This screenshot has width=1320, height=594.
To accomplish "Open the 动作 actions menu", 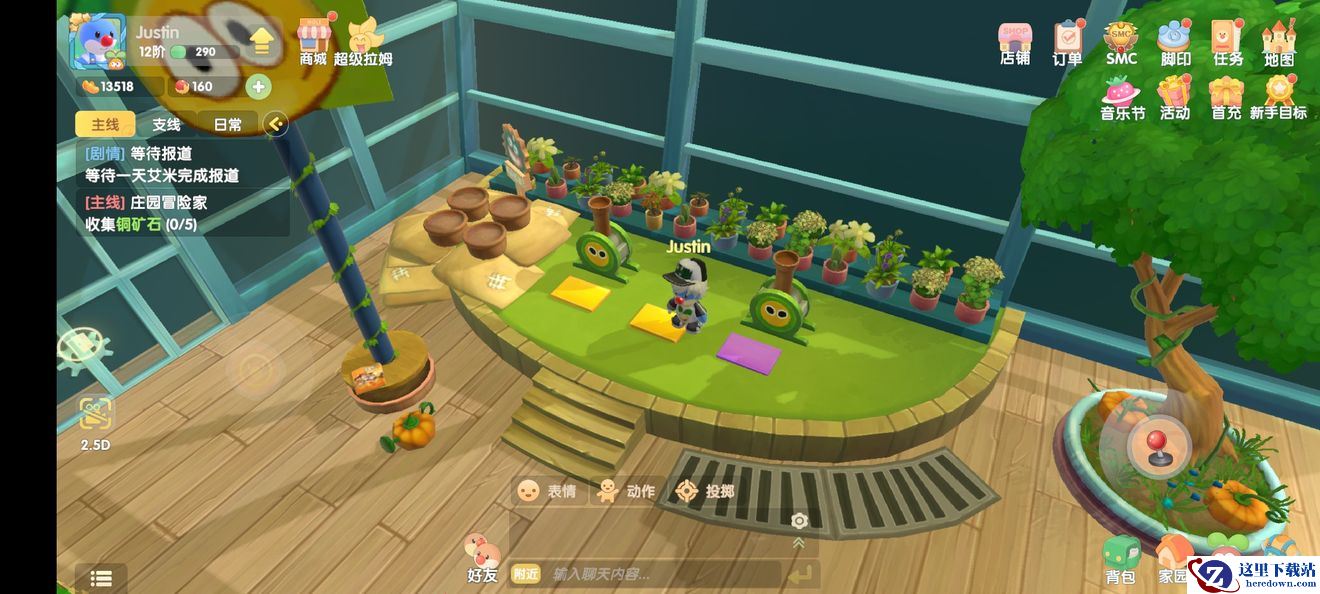I will pyautogui.click(x=625, y=491).
